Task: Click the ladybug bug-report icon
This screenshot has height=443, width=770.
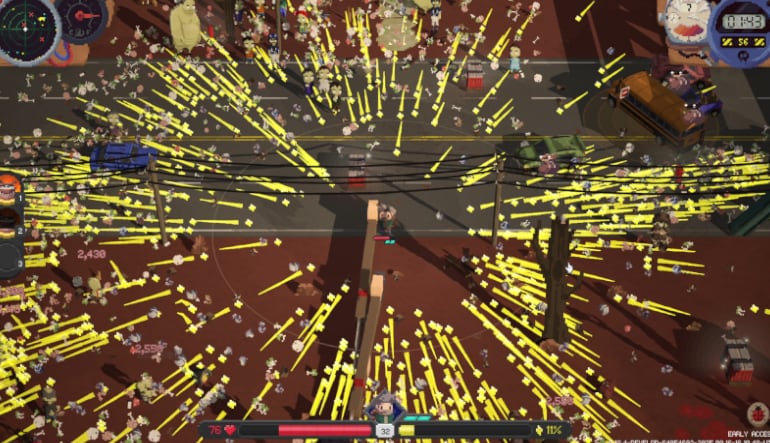Action: 755,412
